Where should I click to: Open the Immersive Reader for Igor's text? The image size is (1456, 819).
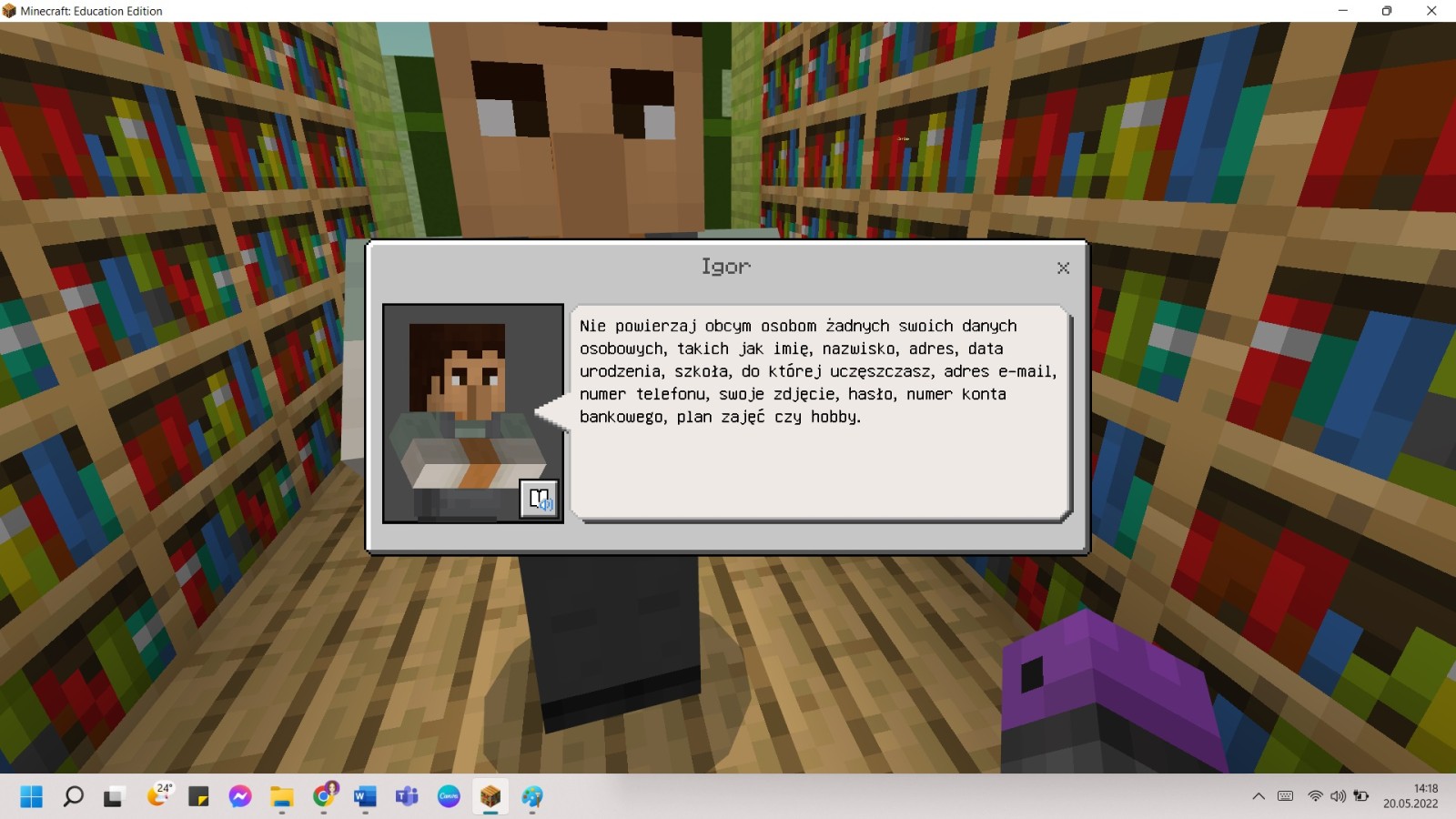tap(540, 499)
